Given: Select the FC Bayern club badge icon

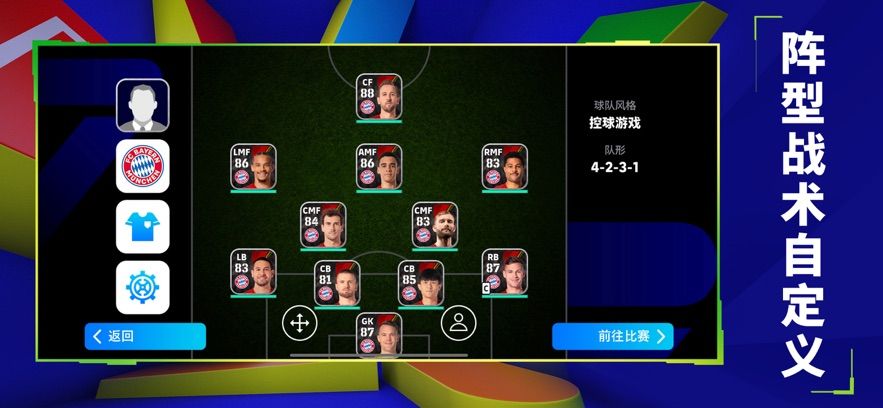Looking at the screenshot, I should pos(143,166).
